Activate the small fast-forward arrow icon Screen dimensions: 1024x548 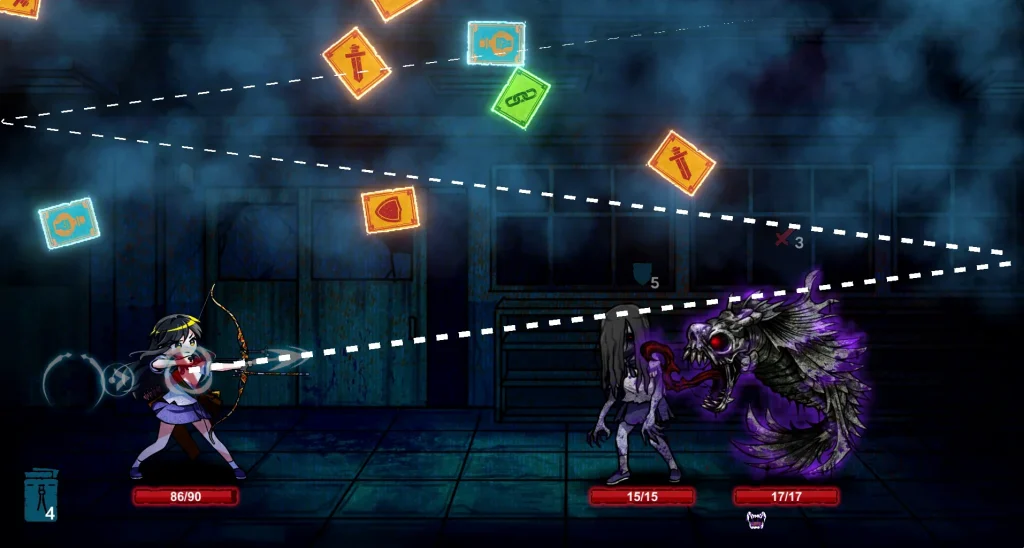point(119,379)
